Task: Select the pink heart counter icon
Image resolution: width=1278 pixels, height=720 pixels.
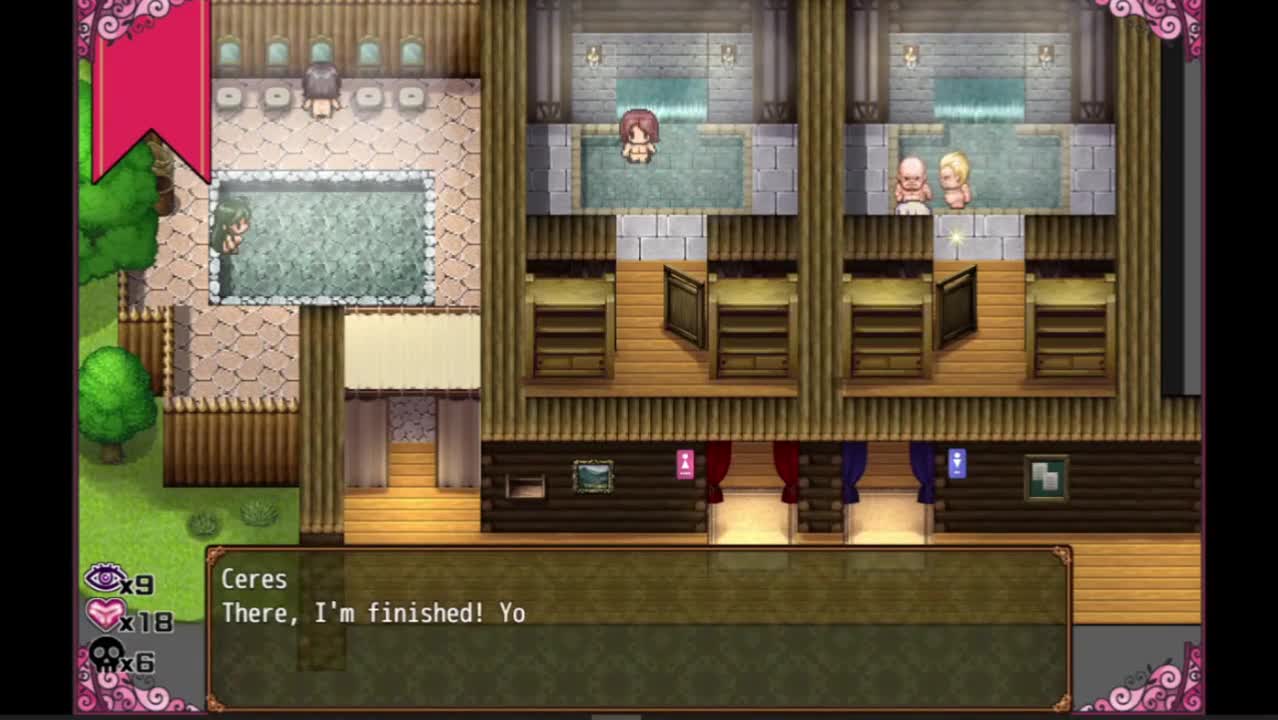Action: coord(104,615)
